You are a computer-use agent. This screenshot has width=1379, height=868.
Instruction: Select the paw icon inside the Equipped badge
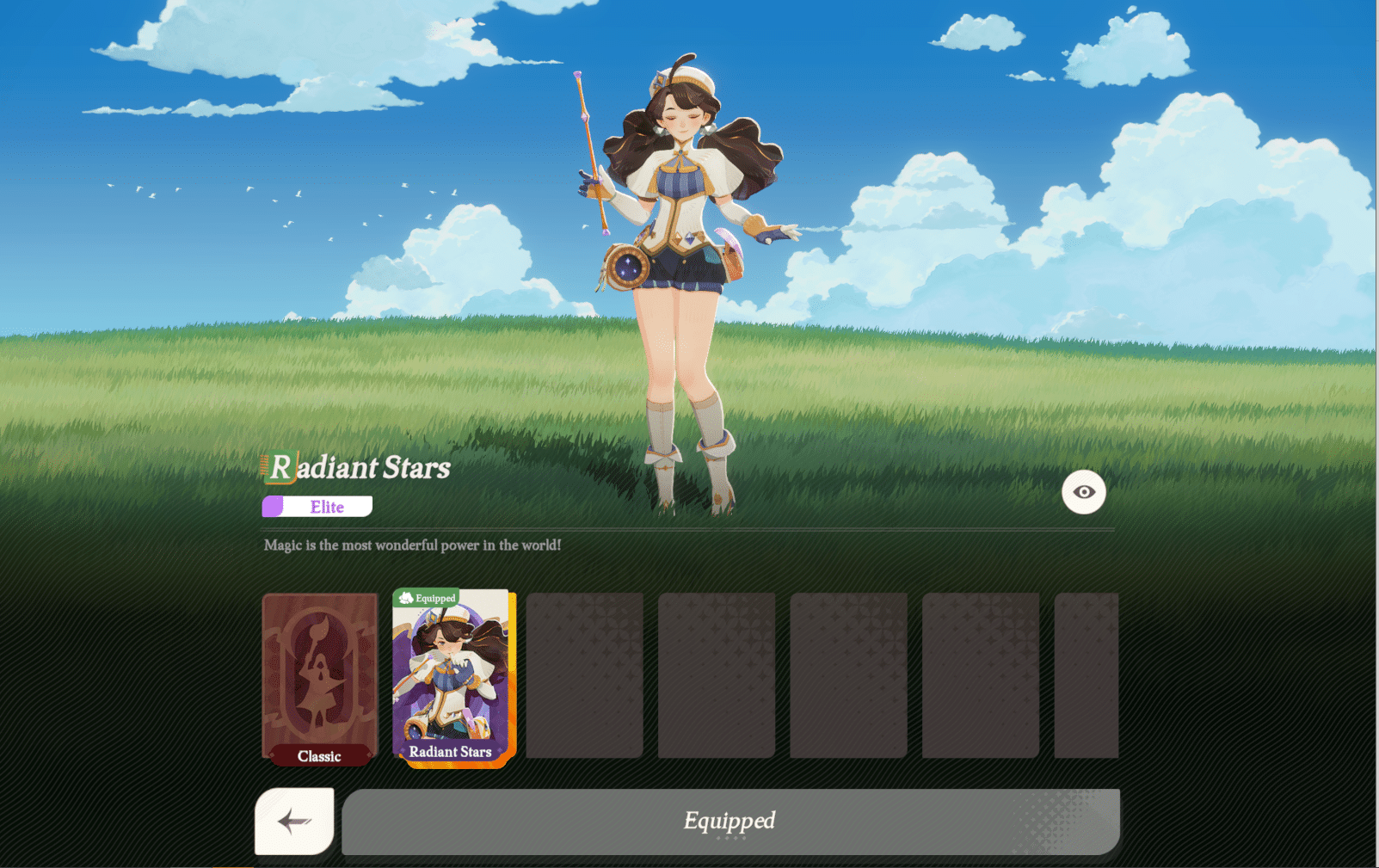[x=405, y=598]
